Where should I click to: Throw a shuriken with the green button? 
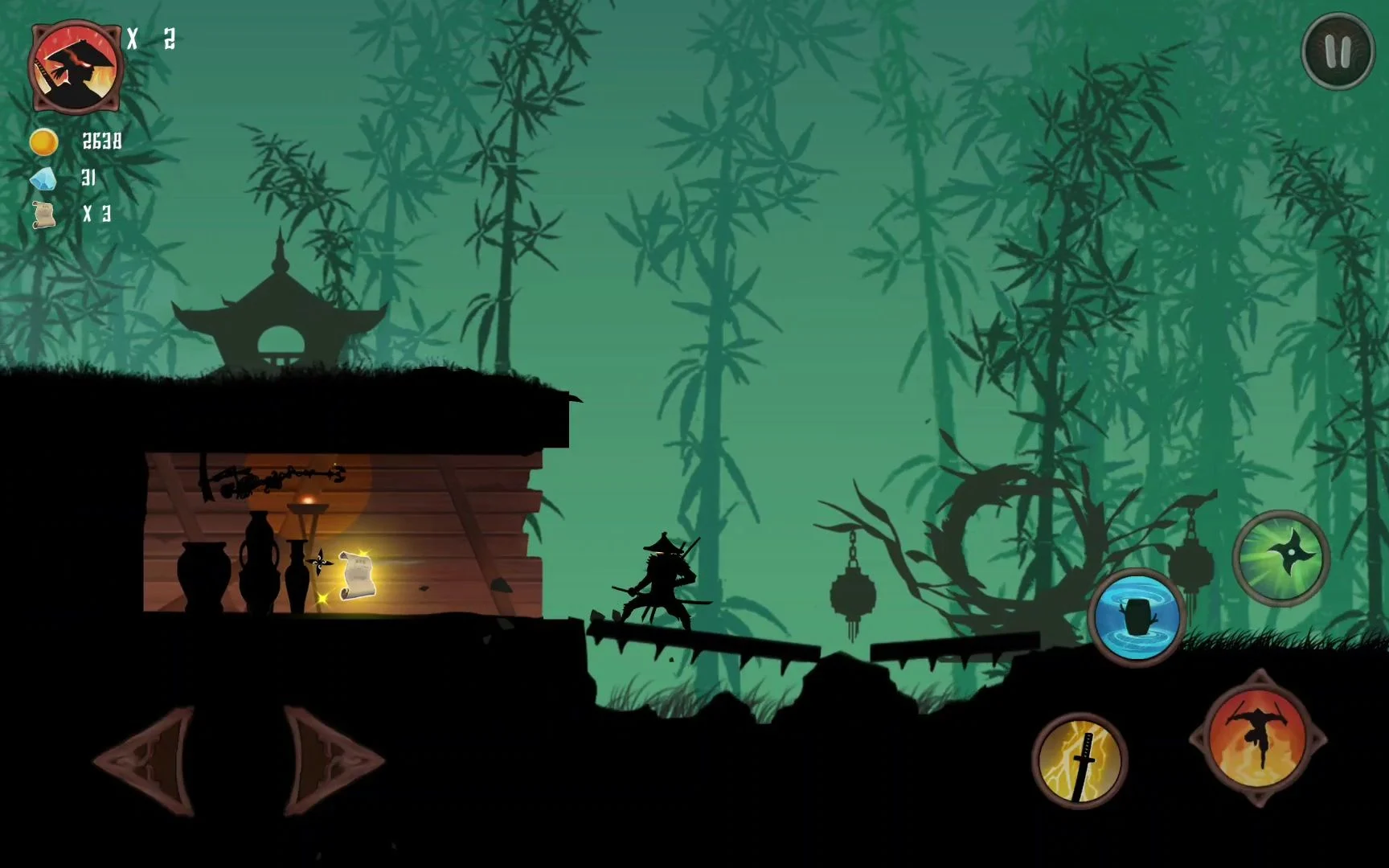pyautogui.click(x=1280, y=558)
